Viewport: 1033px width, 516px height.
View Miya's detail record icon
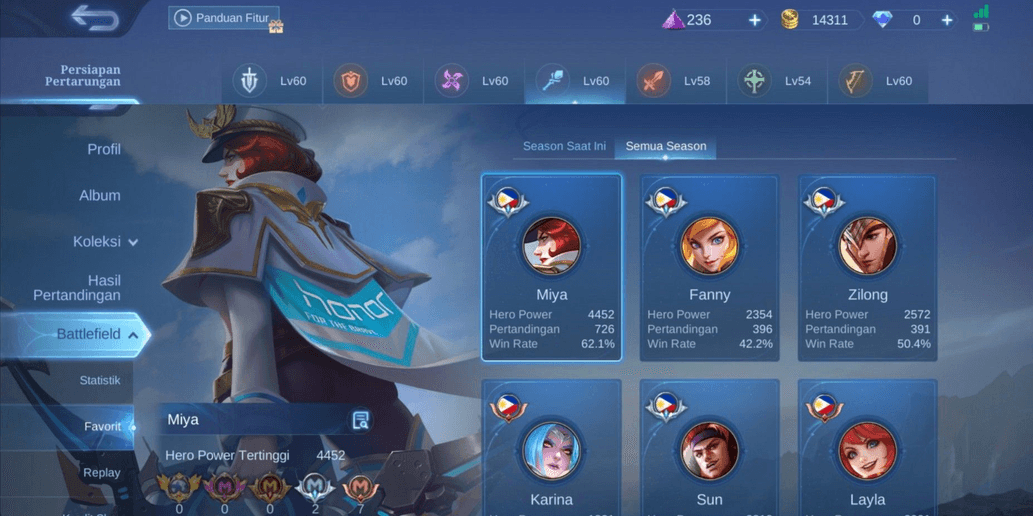(361, 420)
